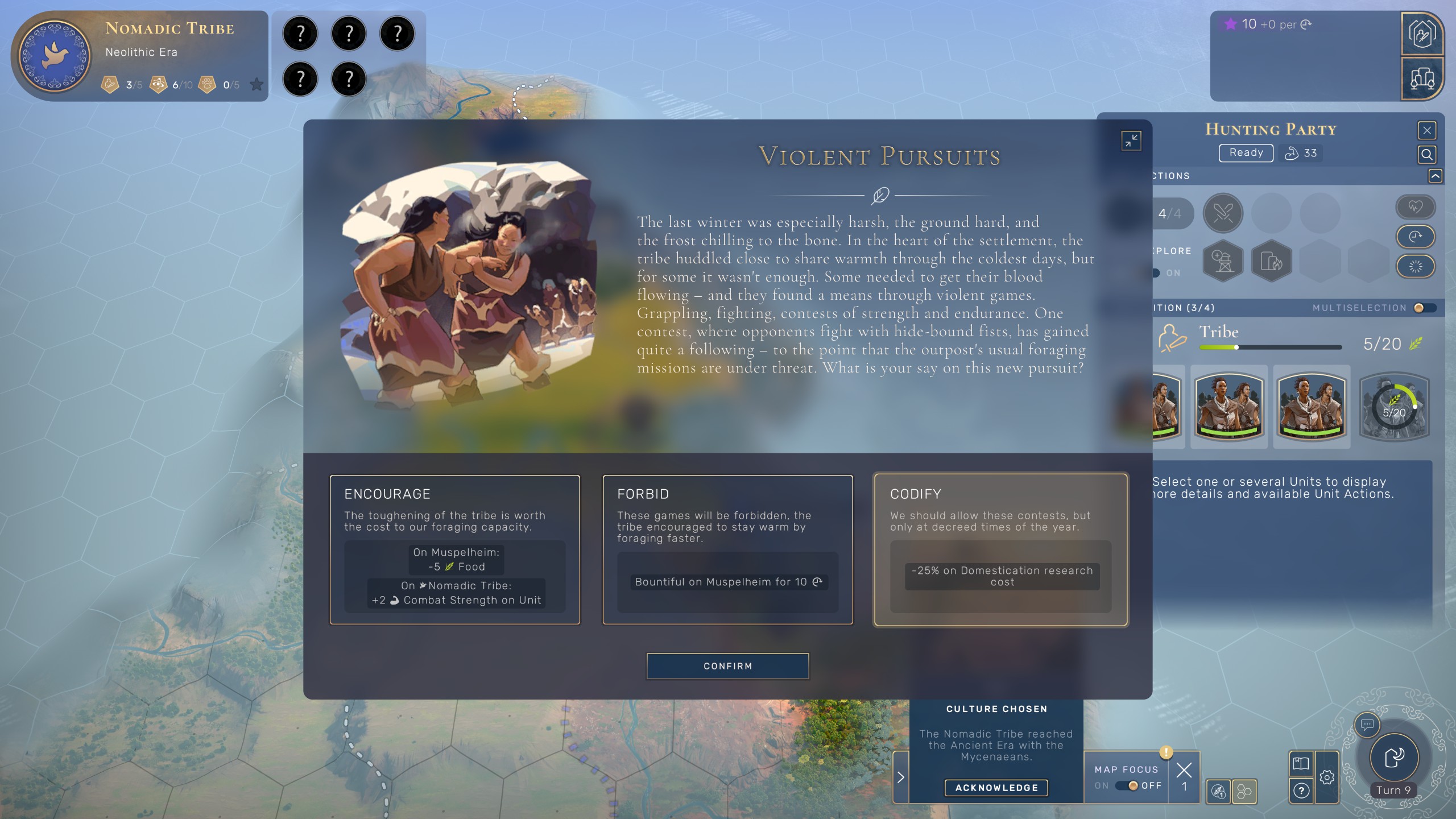Minimize the Violent Pursuits event window
This screenshot has height=819, width=1456.
coord(1131,140)
